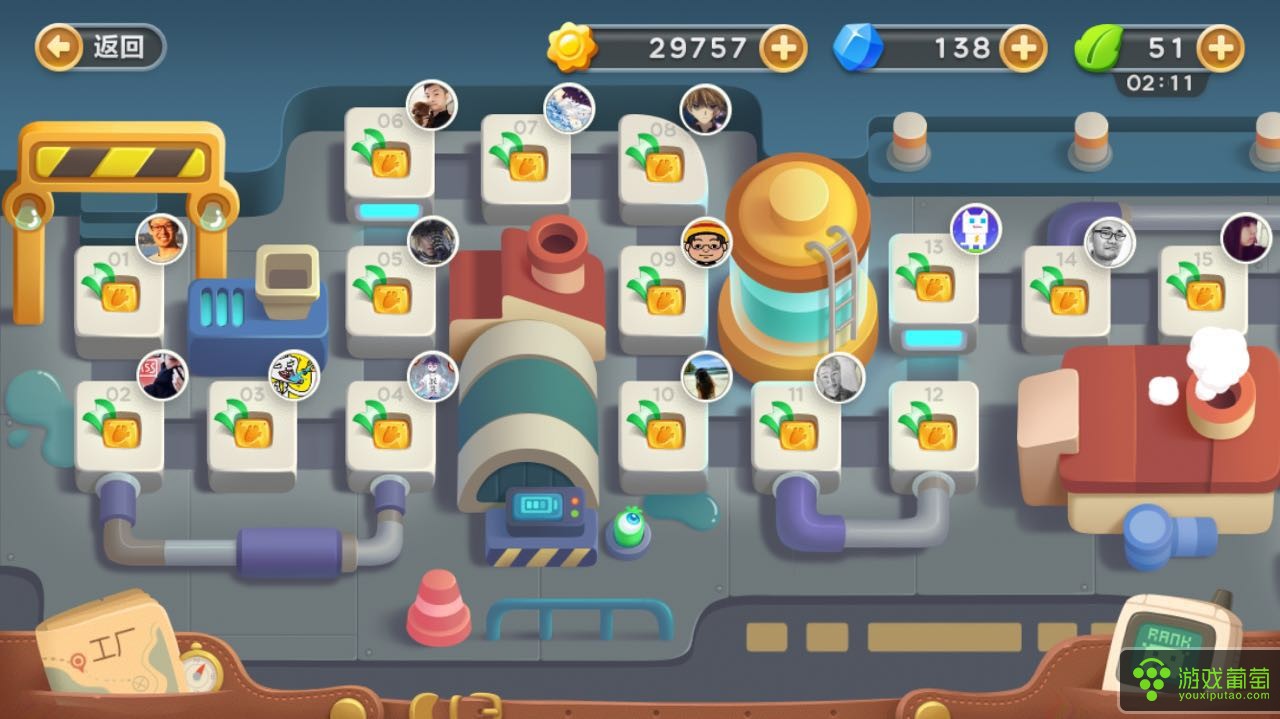Enter level 08 tile
This screenshot has height=719, width=1280.
[x=661, y=162]
